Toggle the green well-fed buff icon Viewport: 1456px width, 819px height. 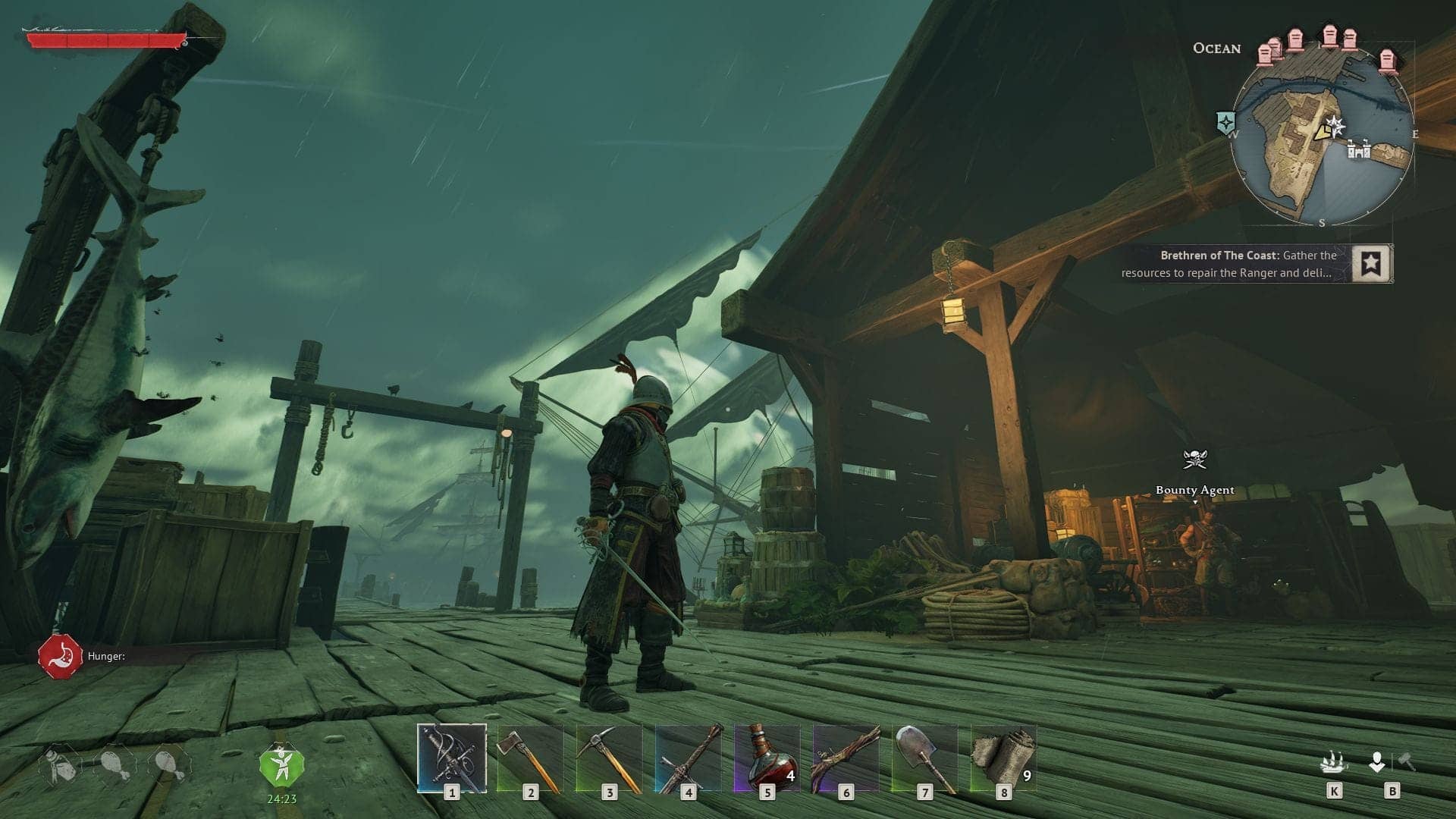[x=281, y=765]
